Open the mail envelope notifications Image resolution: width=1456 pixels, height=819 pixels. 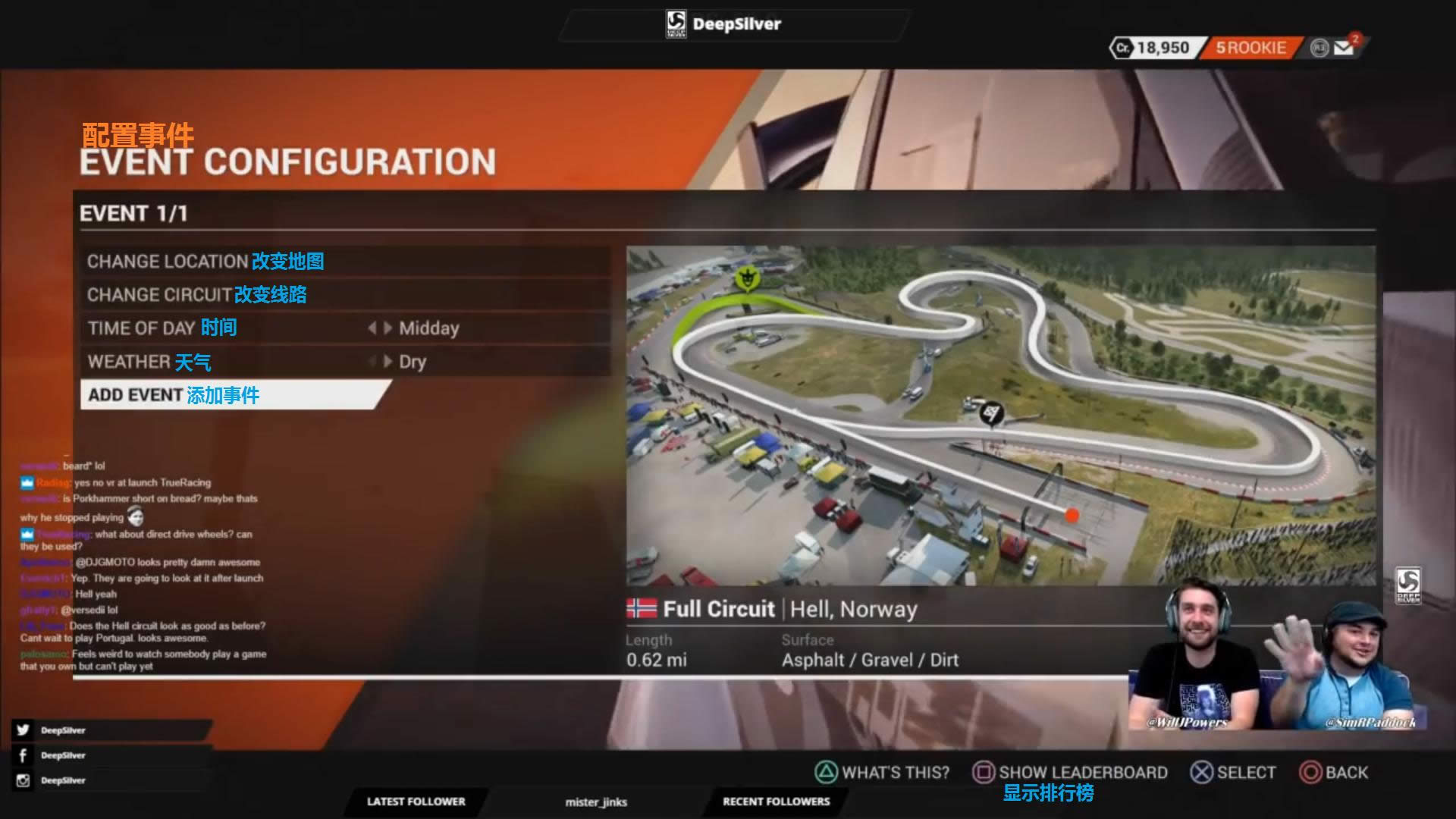(1345, 48)
